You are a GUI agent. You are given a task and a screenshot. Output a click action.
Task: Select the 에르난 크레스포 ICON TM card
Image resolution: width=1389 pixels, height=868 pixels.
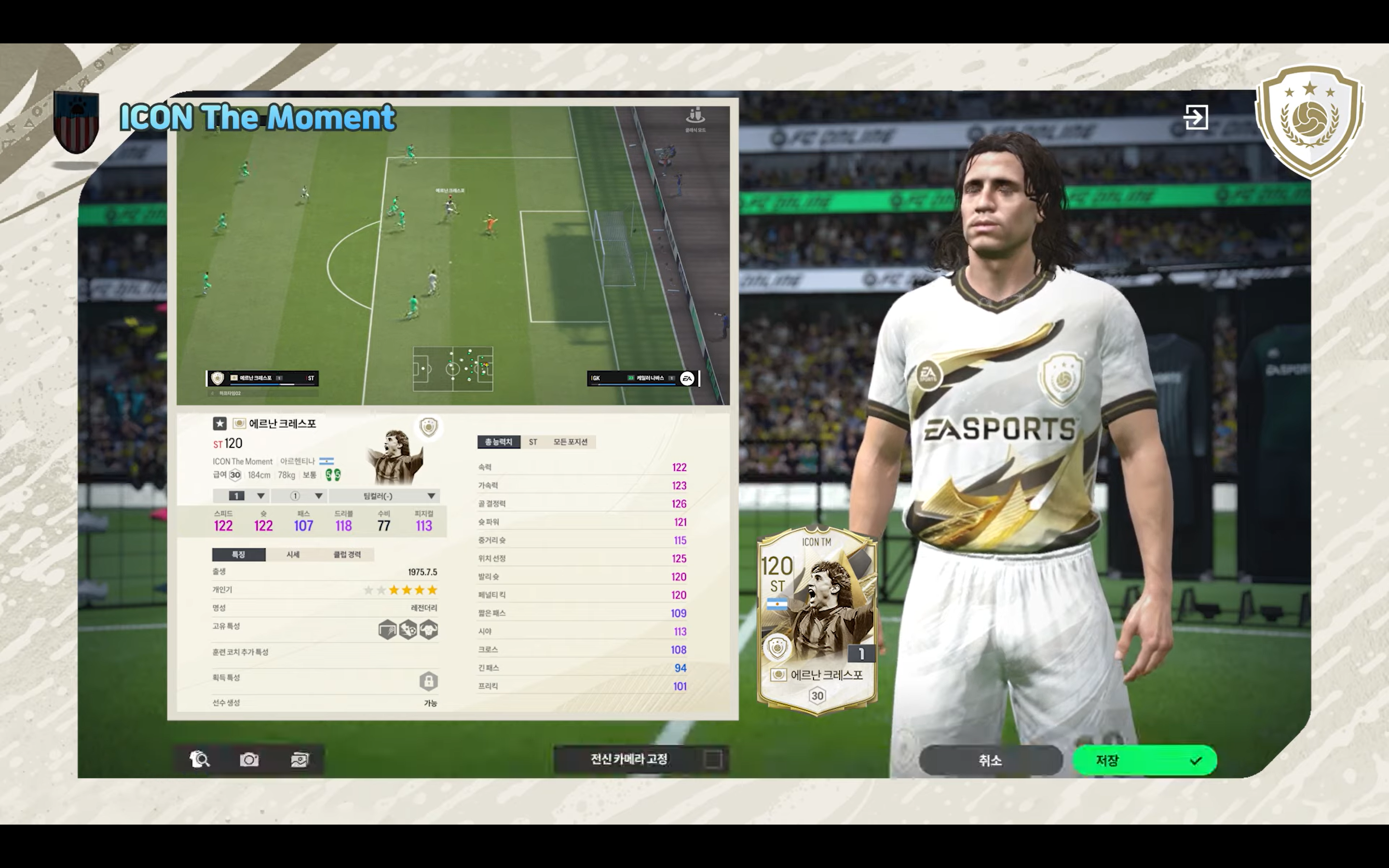point(817,621)
